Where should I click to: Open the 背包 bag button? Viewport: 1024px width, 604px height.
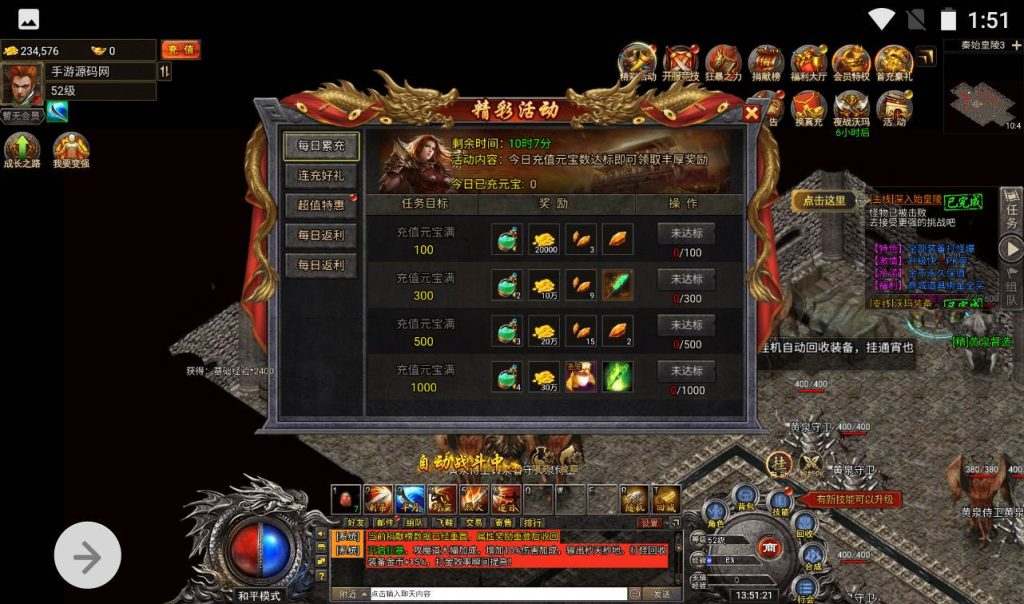(x=745, y=496)
